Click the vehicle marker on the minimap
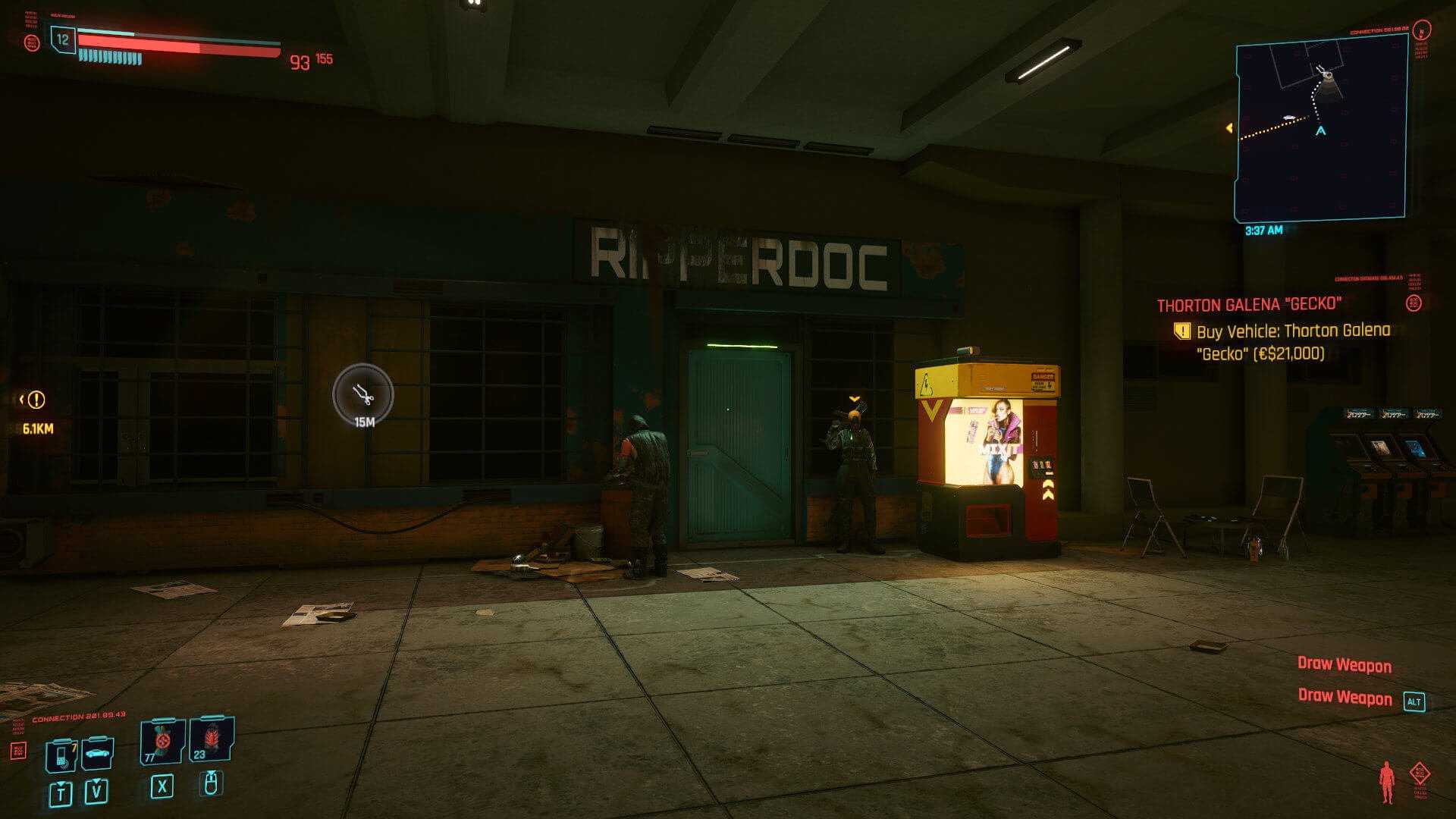1456x819 pixels. click(1289, 117)
